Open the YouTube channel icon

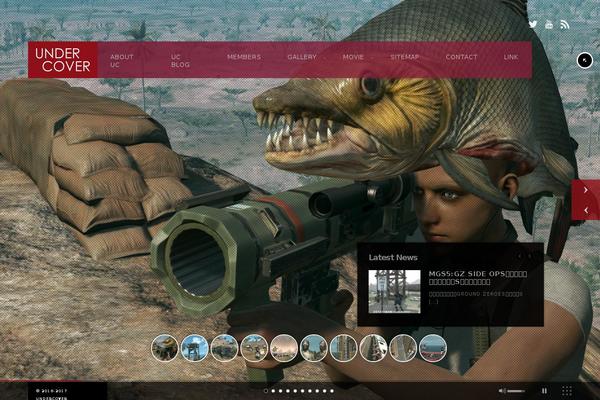click(x=549, y=24)
